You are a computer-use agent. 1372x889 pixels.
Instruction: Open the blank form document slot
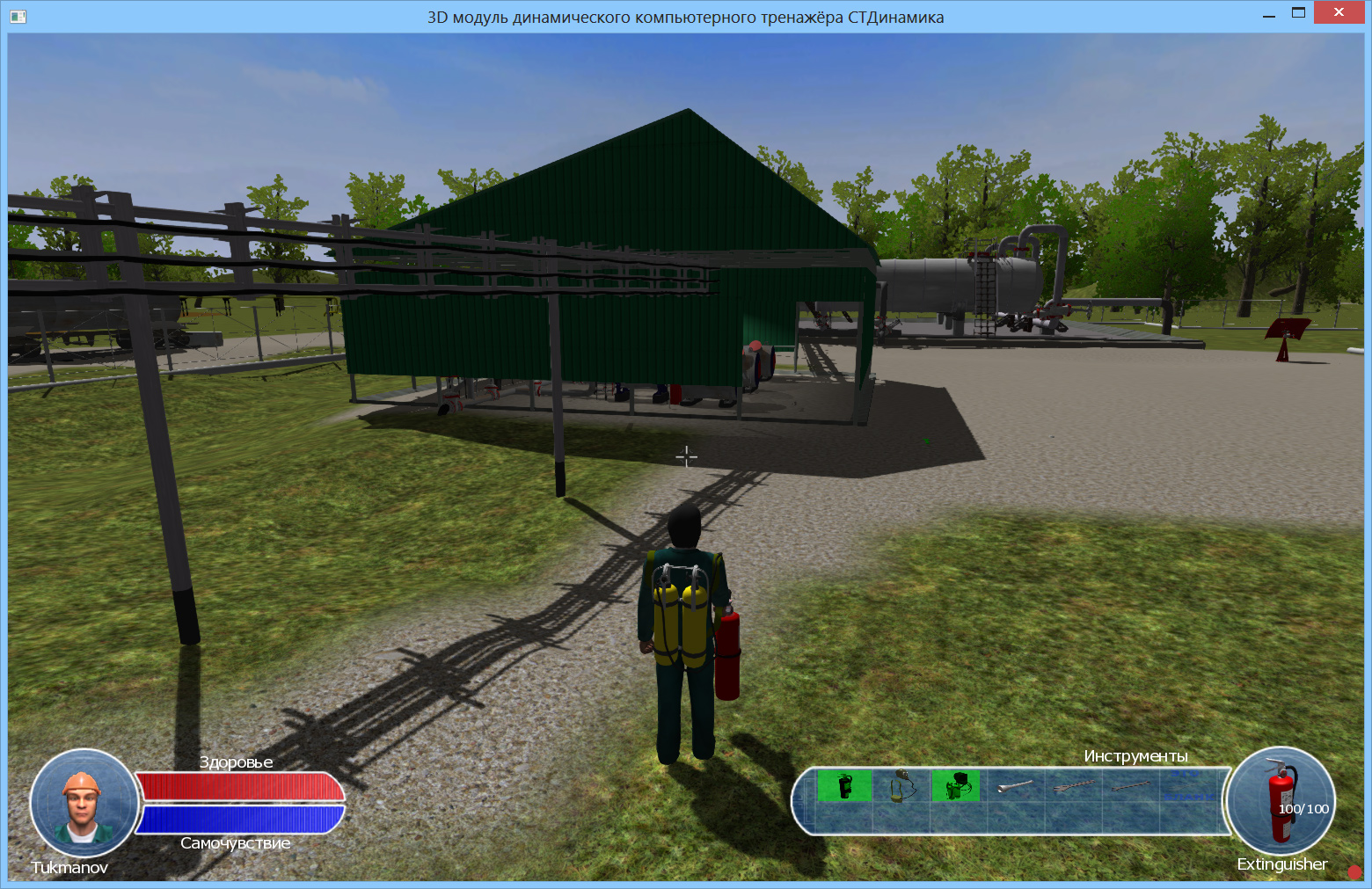[x=1187, y=785]
